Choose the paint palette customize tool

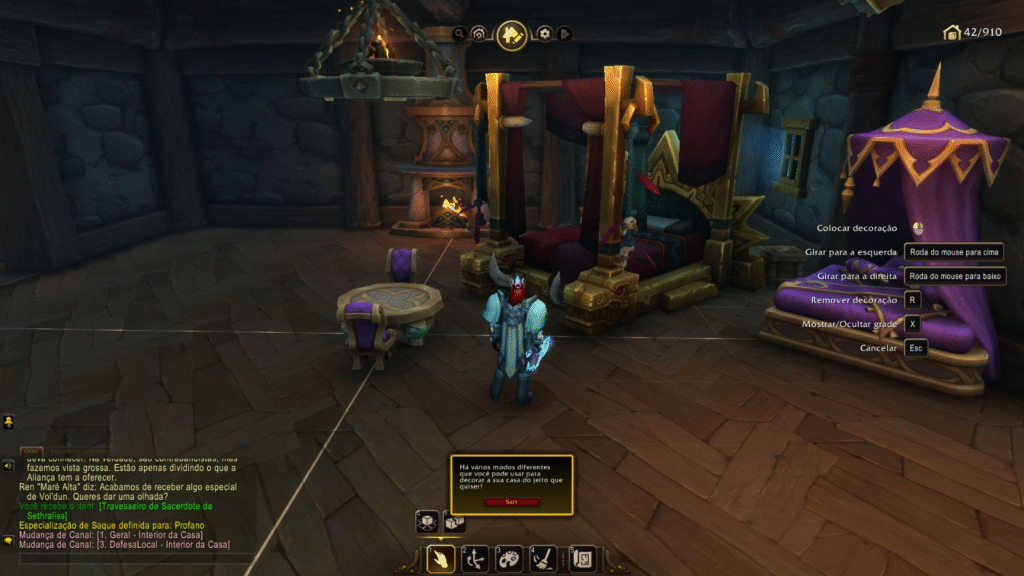509,558
